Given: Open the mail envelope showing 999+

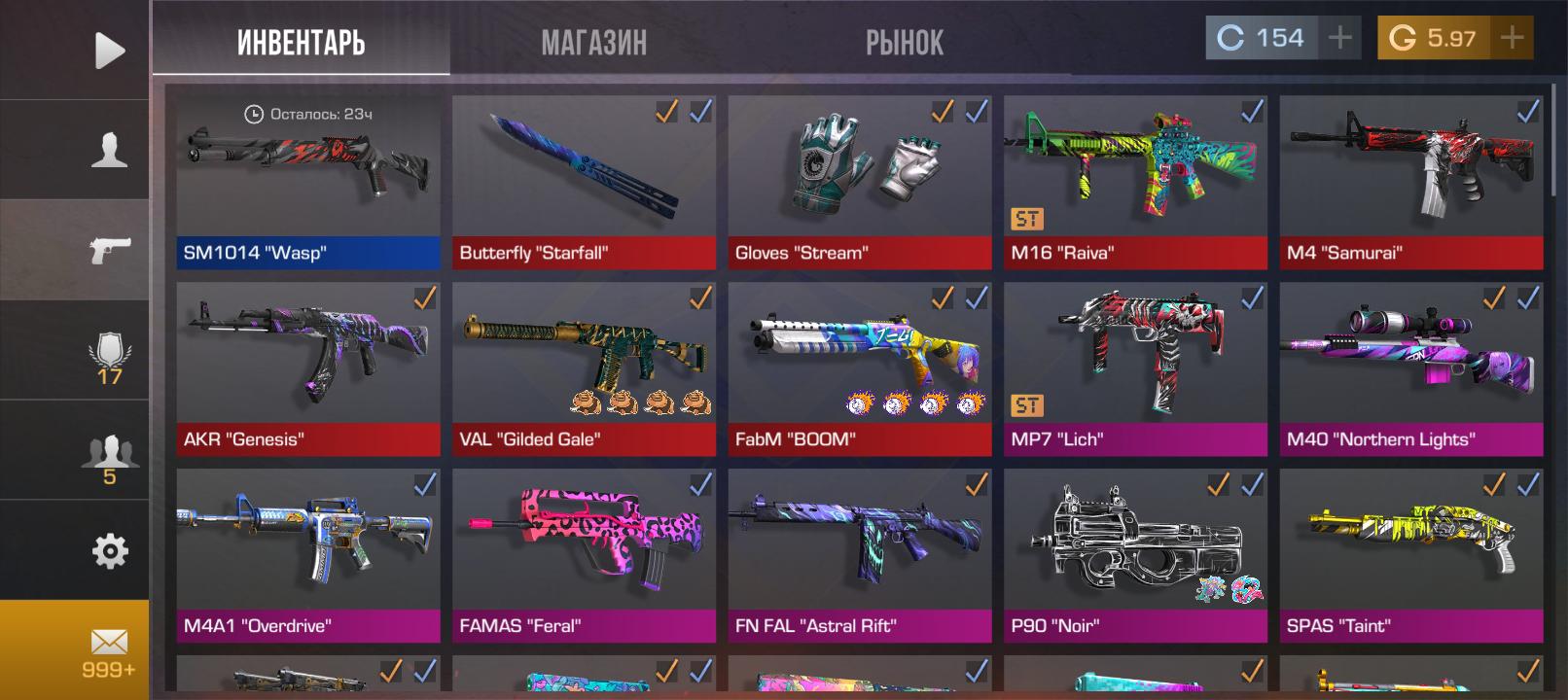Looking at the screenshot, I should click(x=109, y=650).
